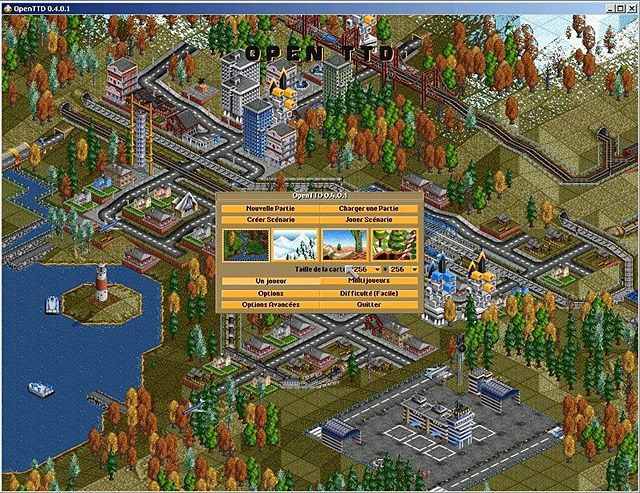Screen dimensions: 640x493
Task: Click Quitter to exit the game
Action: click(370, 304)
